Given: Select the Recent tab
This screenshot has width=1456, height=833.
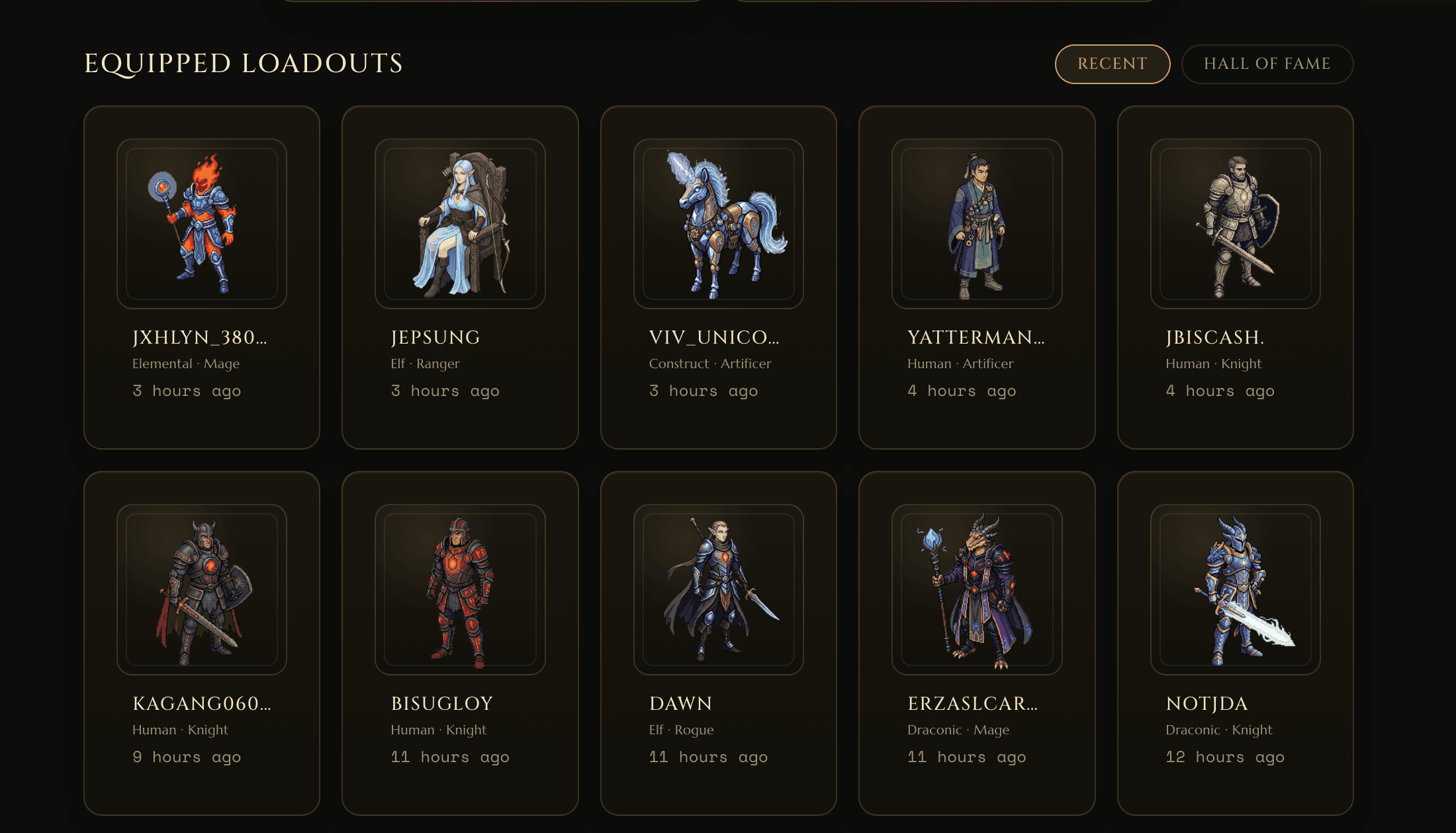Looking at the screenshot, I should coord(1112,64).
